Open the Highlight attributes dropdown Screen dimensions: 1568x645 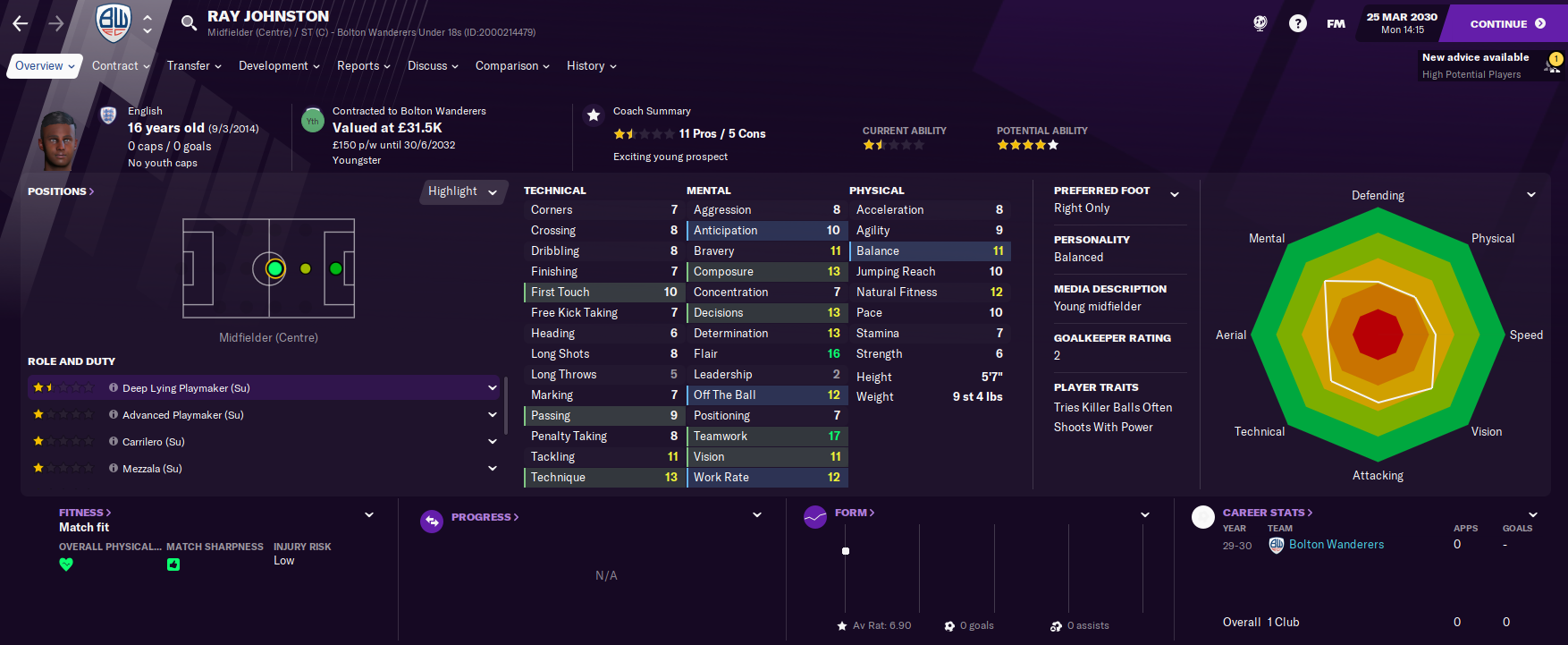click(x=462, y=191)
